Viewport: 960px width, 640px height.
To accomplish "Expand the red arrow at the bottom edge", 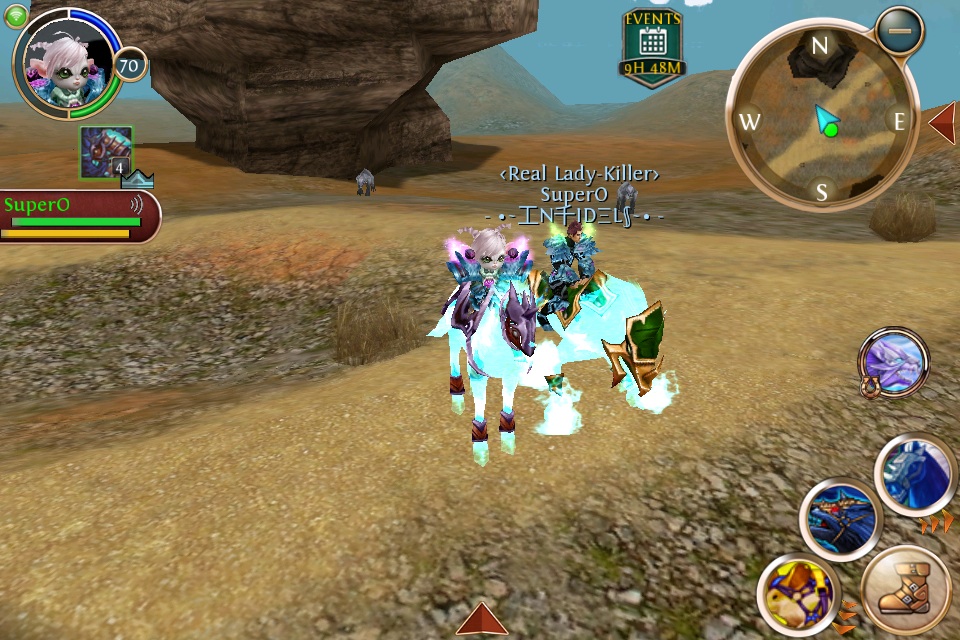I will (481, 620).
